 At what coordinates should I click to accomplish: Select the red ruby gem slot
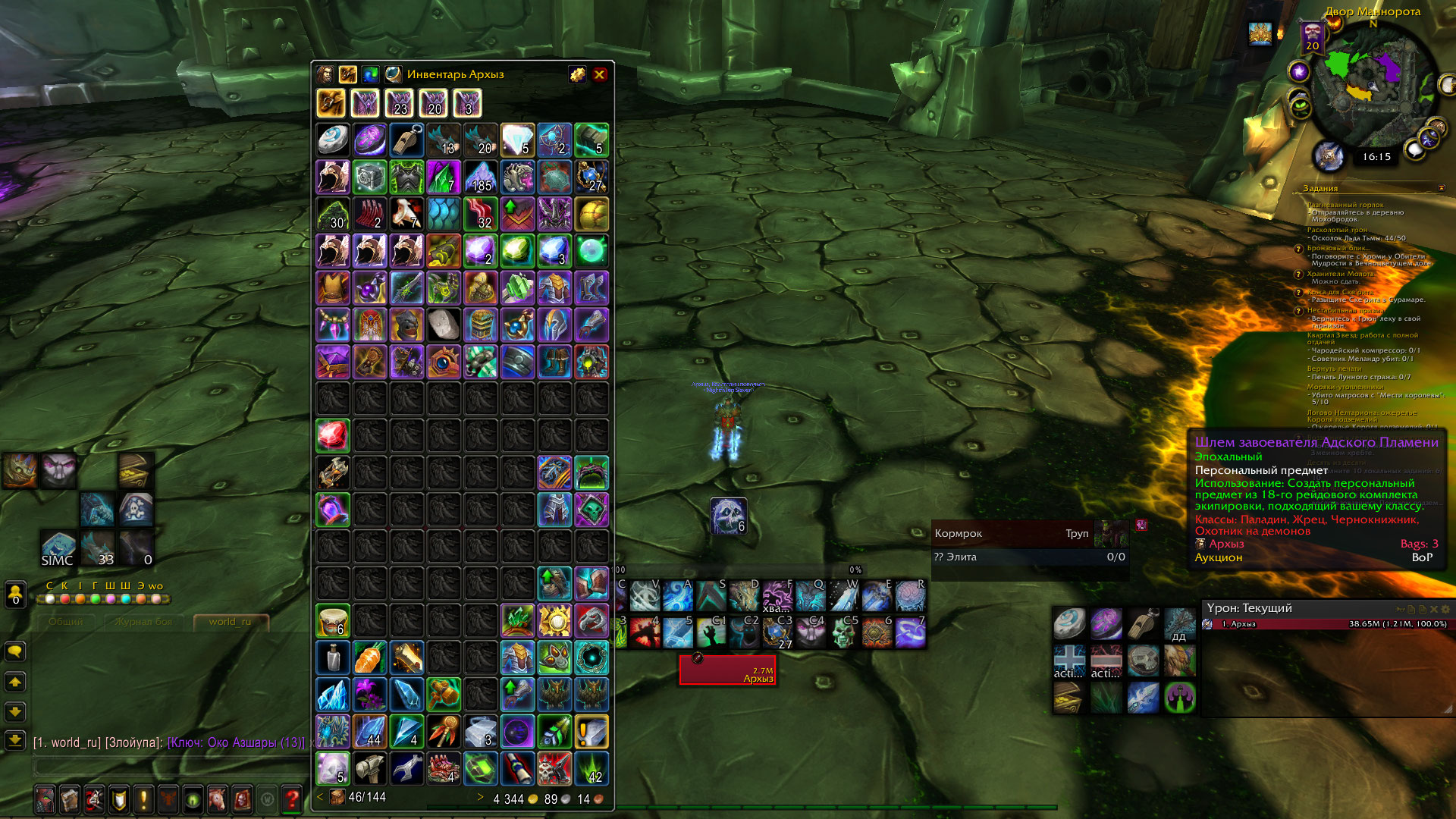pyautogui.click(x=332, y=436)
